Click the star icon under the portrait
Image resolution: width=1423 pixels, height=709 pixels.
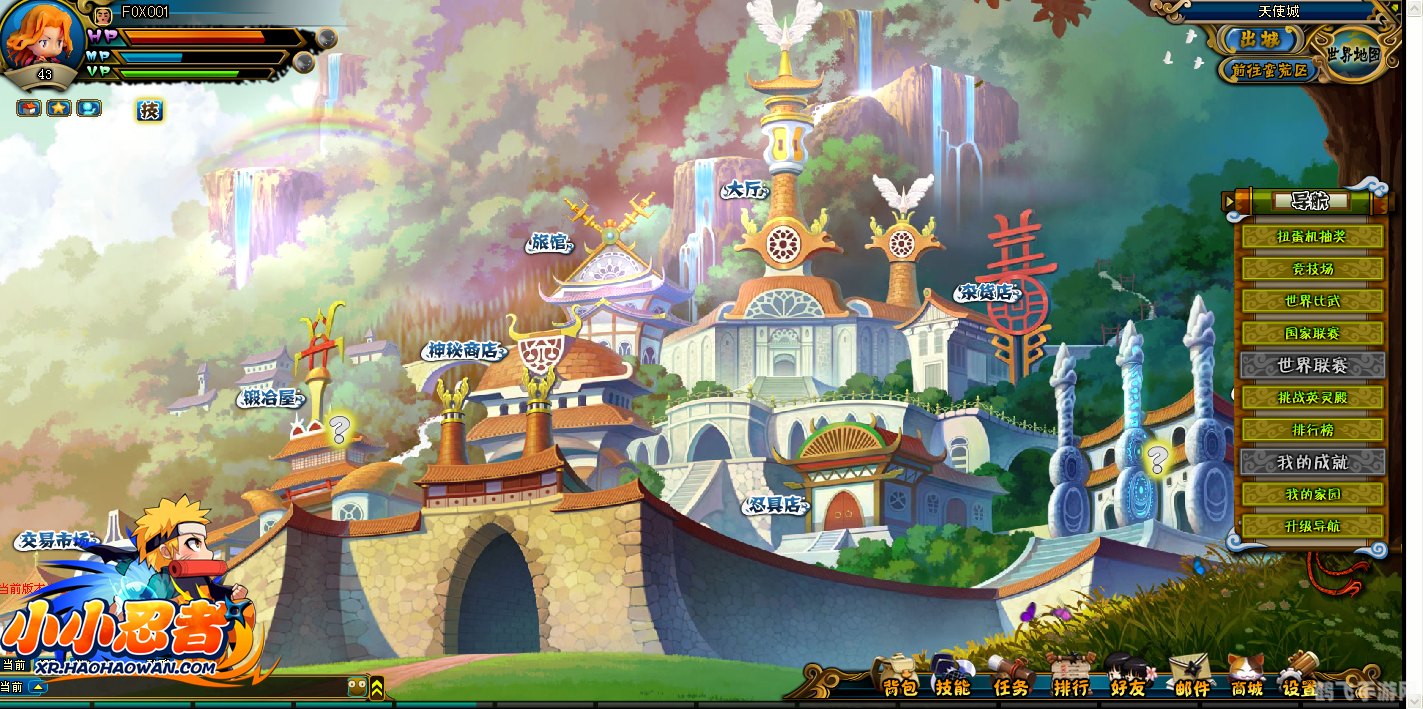pos(59,108)
